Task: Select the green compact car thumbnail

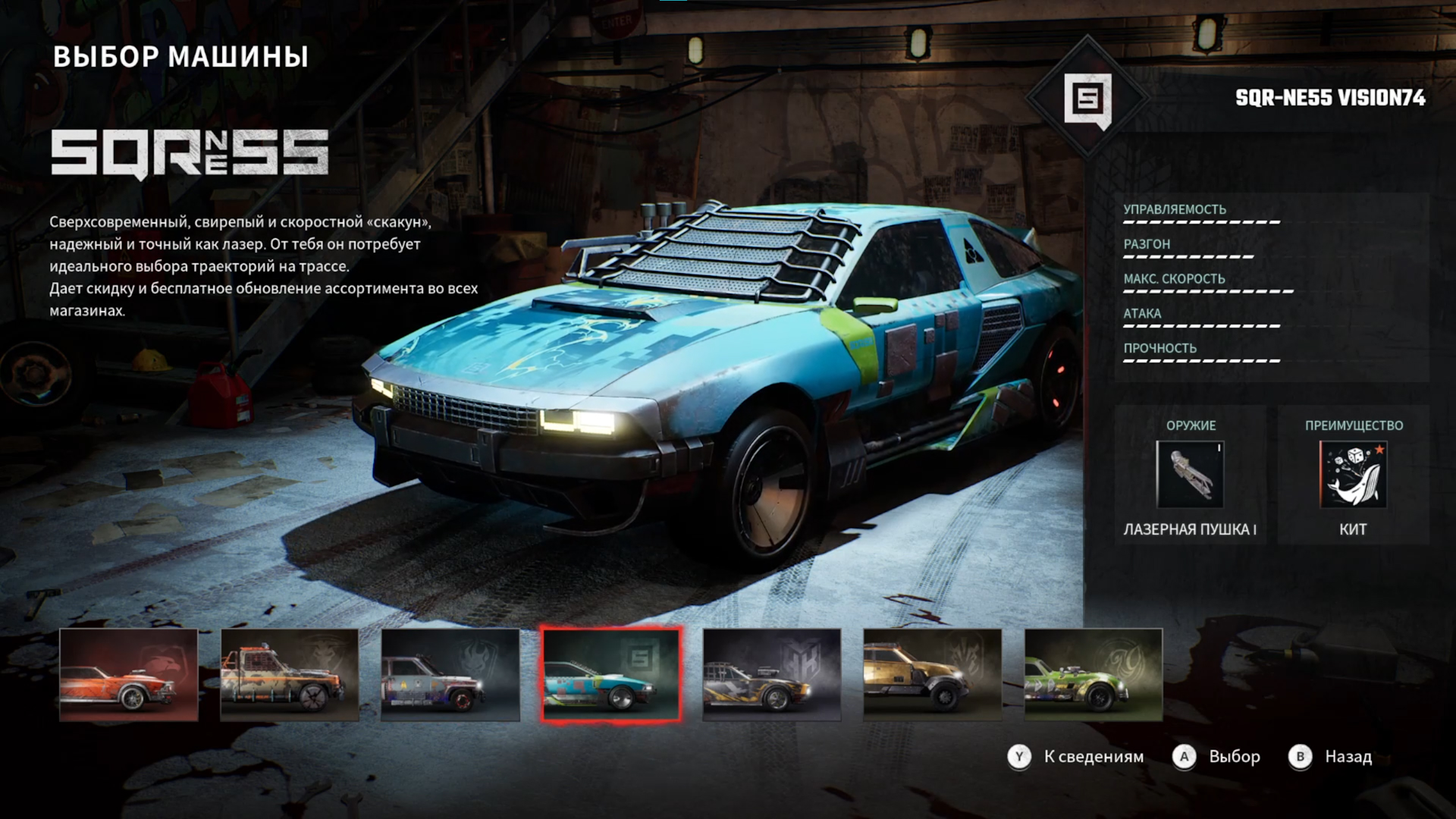Action: point(1094,675)
